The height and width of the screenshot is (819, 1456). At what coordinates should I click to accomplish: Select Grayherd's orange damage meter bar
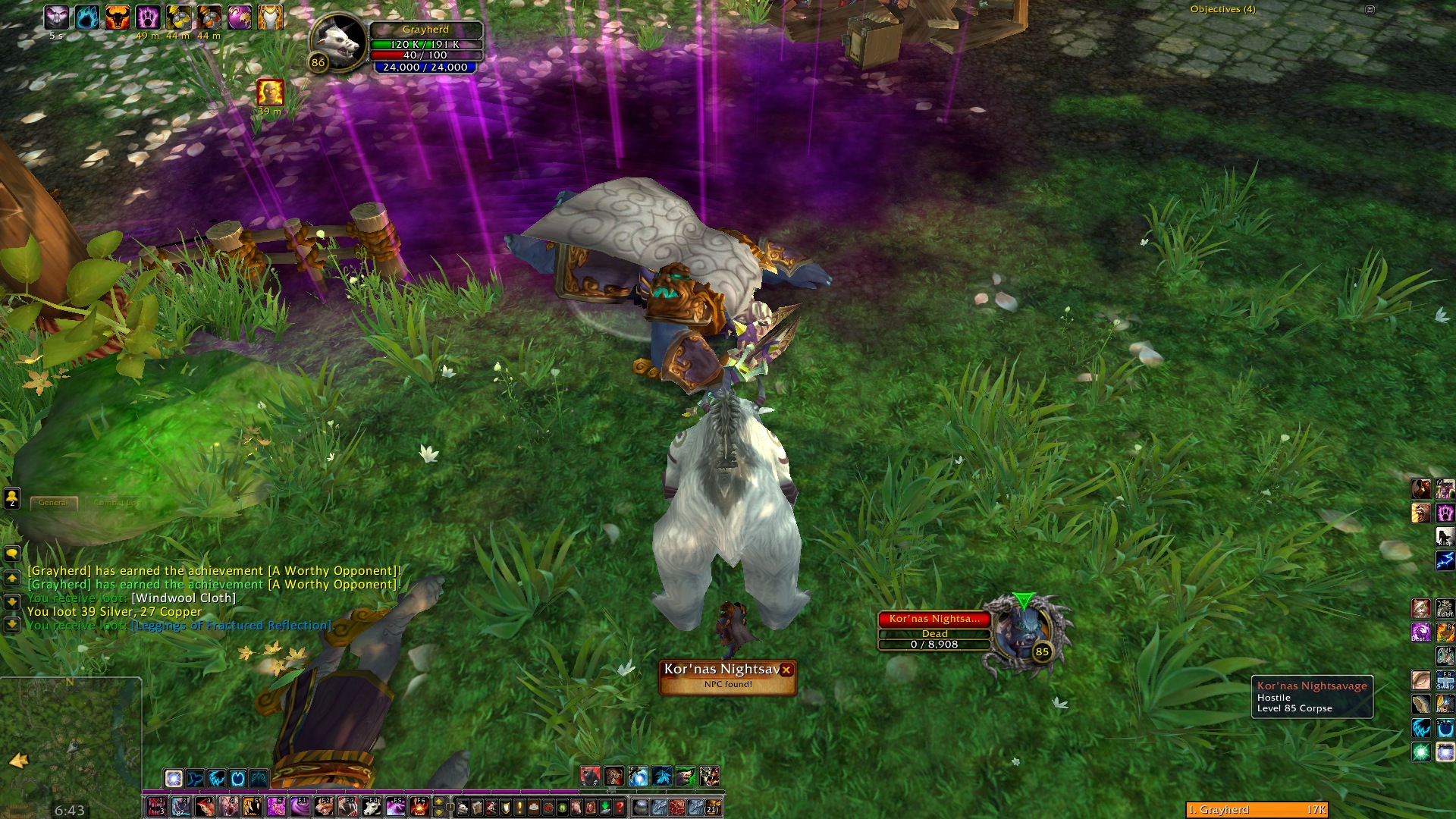pyautogui.click(x=1257, y=810)
